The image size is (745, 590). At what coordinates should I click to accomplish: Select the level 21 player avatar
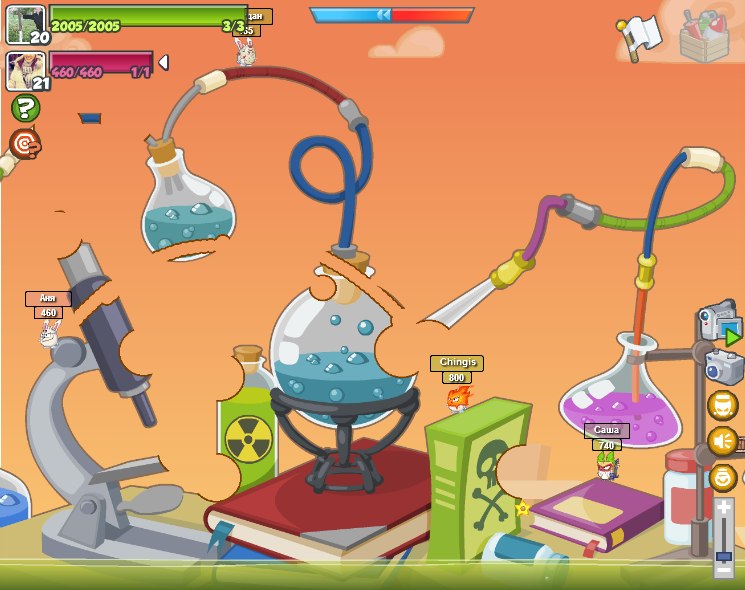[25, 70]
